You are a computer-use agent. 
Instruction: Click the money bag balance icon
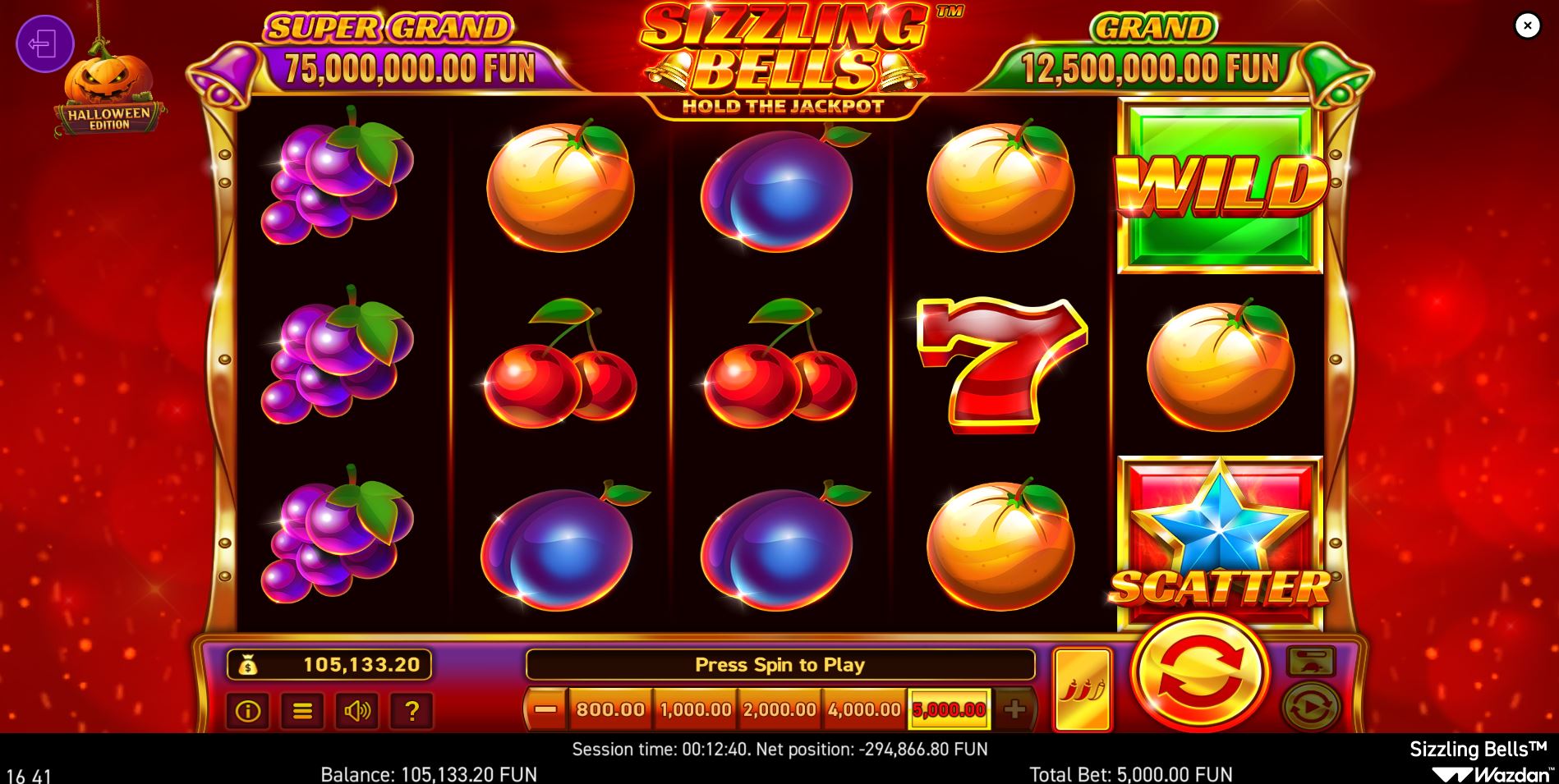250,666
